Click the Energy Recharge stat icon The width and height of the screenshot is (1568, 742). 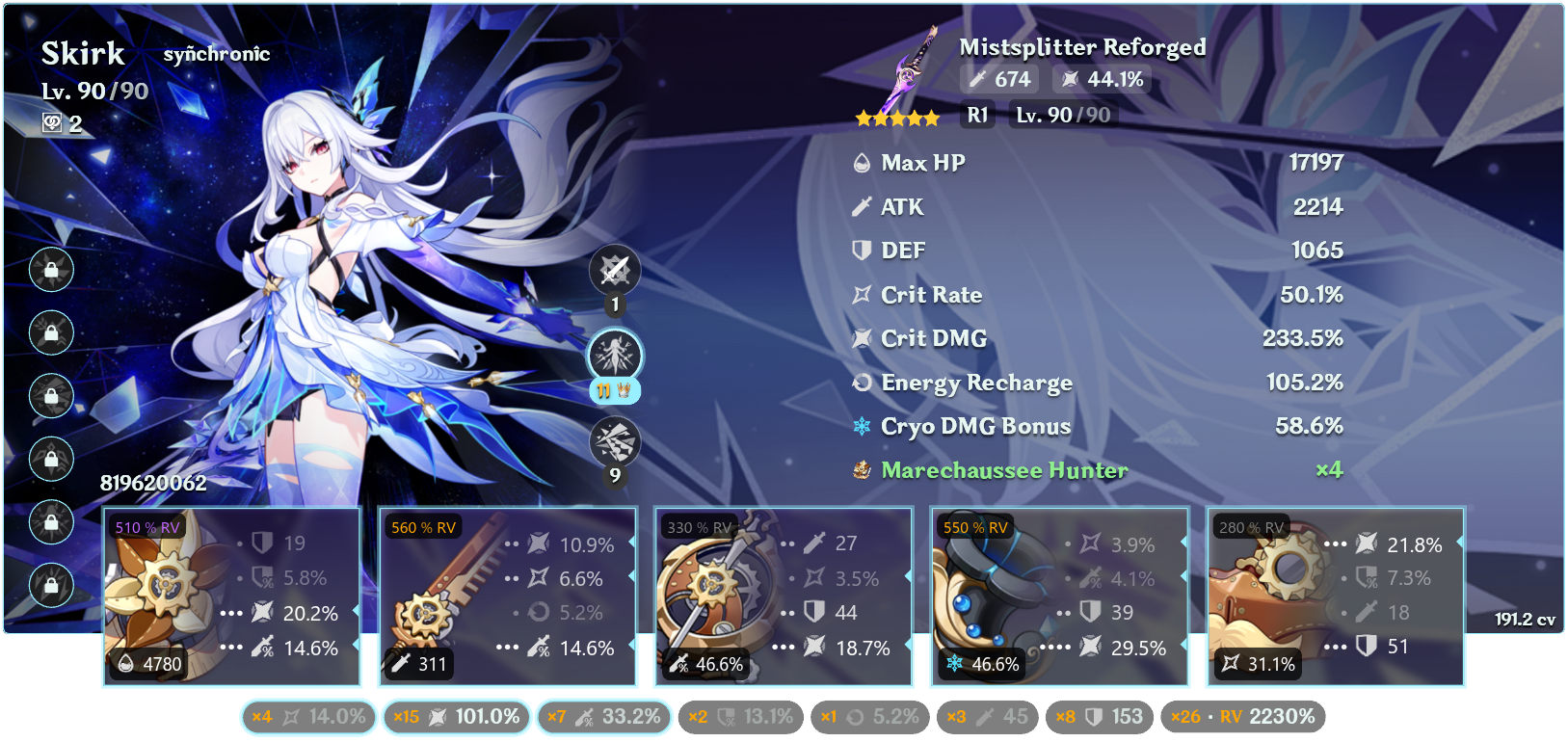pyautogui.click(x=861, y=383)
